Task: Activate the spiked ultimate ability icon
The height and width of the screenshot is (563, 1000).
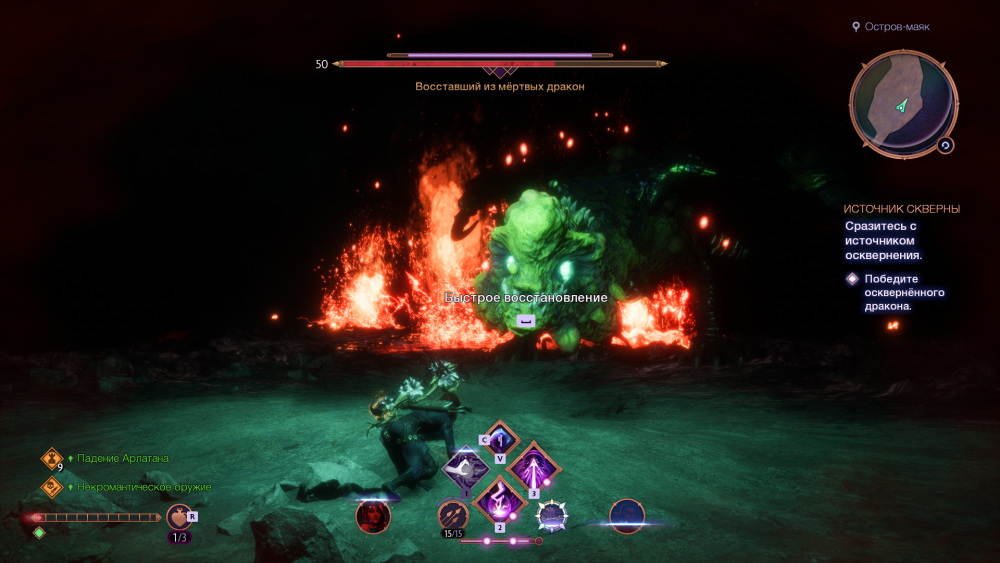Action: pos(551,515)
